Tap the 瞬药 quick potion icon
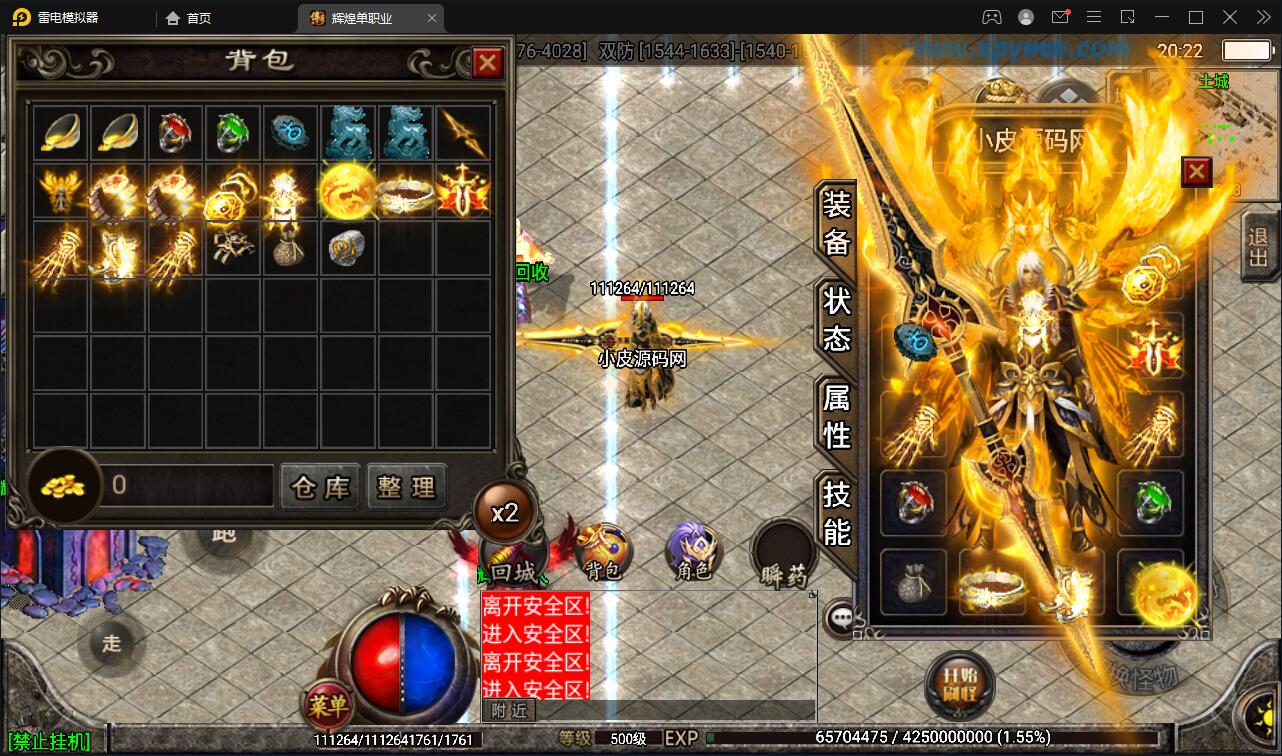This screenshot has width=1282, height=756. (x=783, y=551)
